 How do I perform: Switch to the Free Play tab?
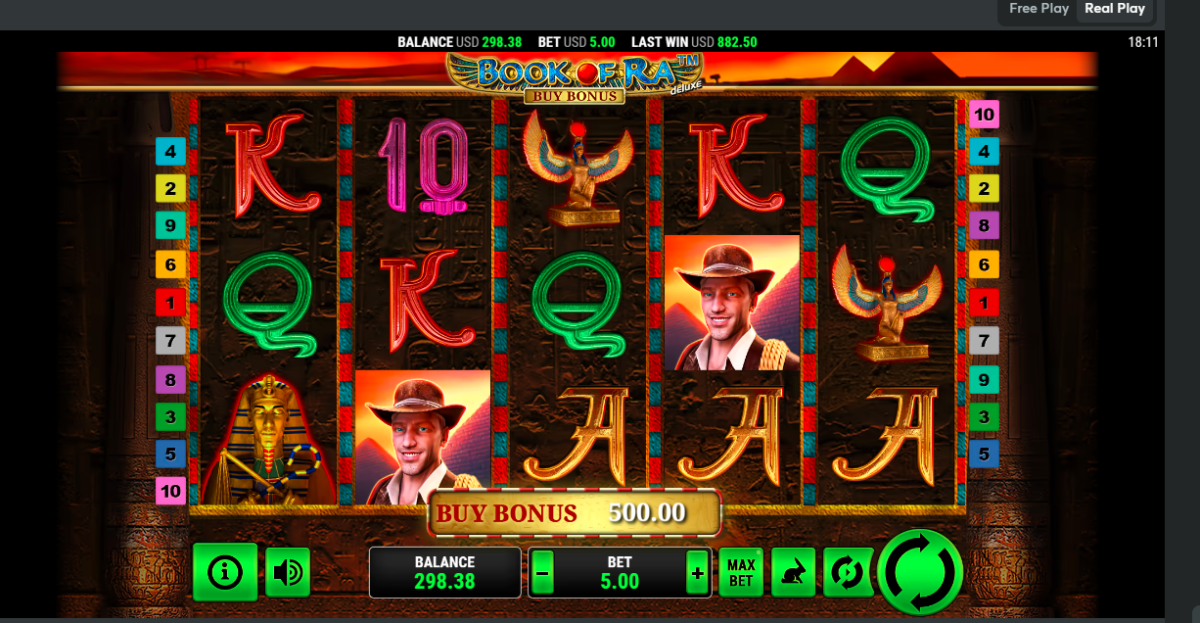click(x=1039, y=9)
